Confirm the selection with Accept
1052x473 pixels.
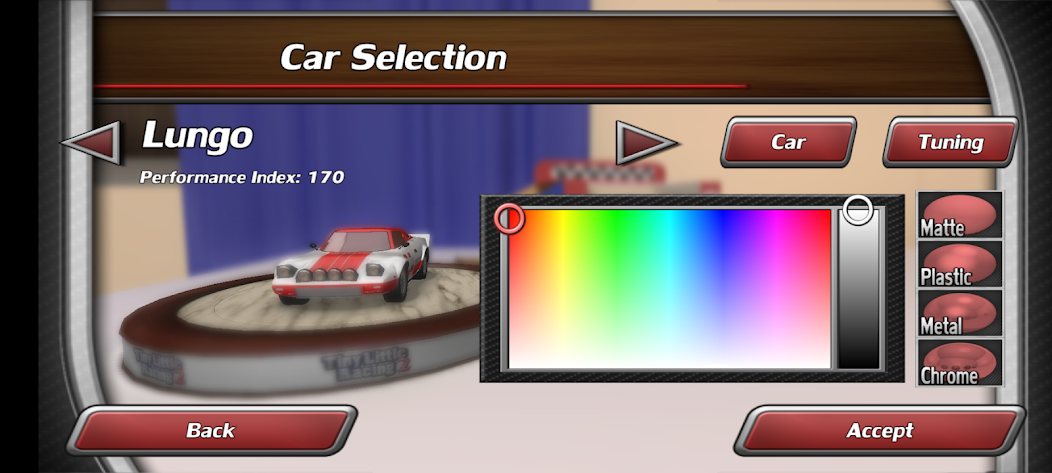click(880, 430)
